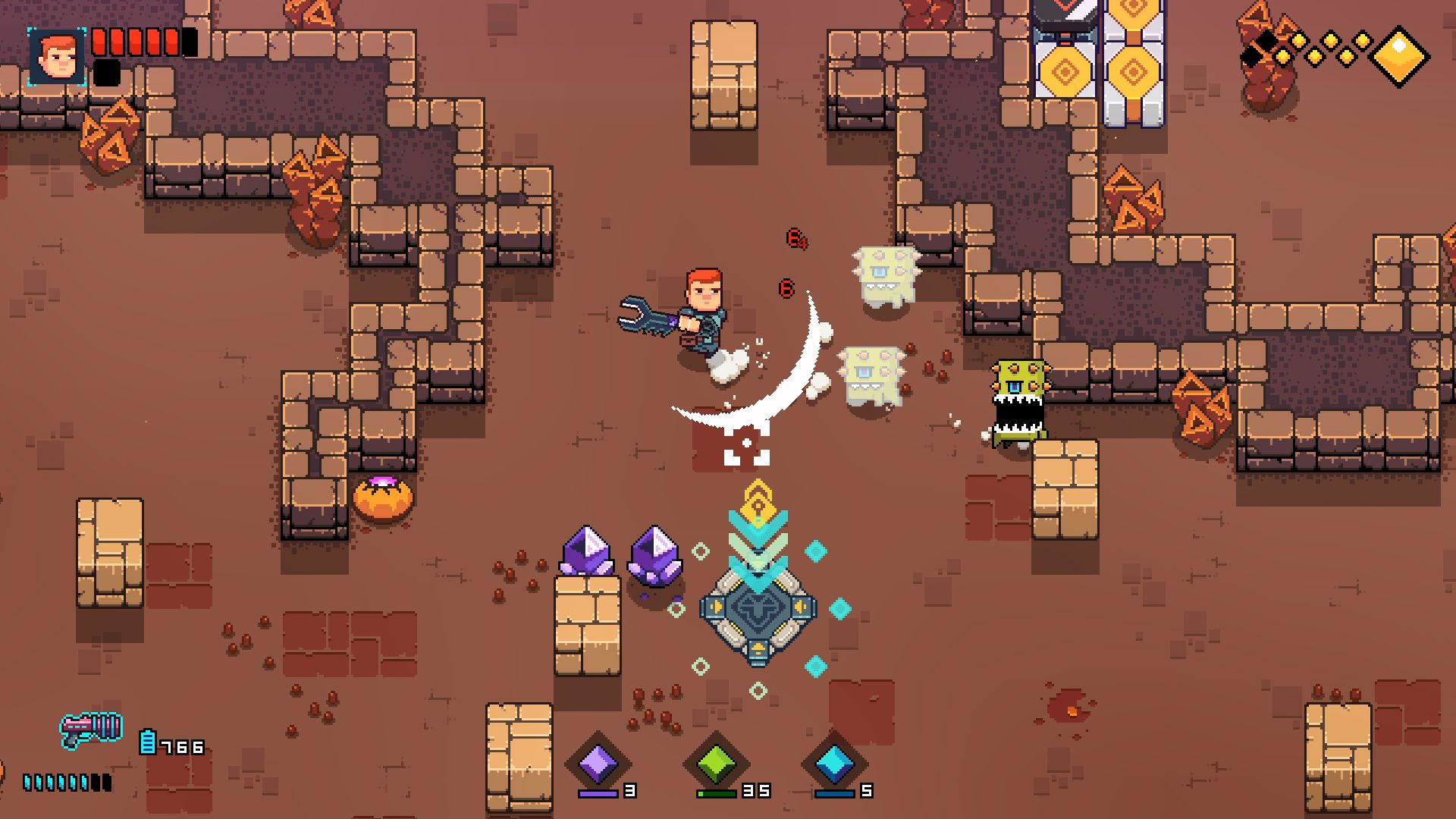Click the red-haired player portrait
Image resolution: width=1456 pixels, height=819 pixels.
coord(57,58)
